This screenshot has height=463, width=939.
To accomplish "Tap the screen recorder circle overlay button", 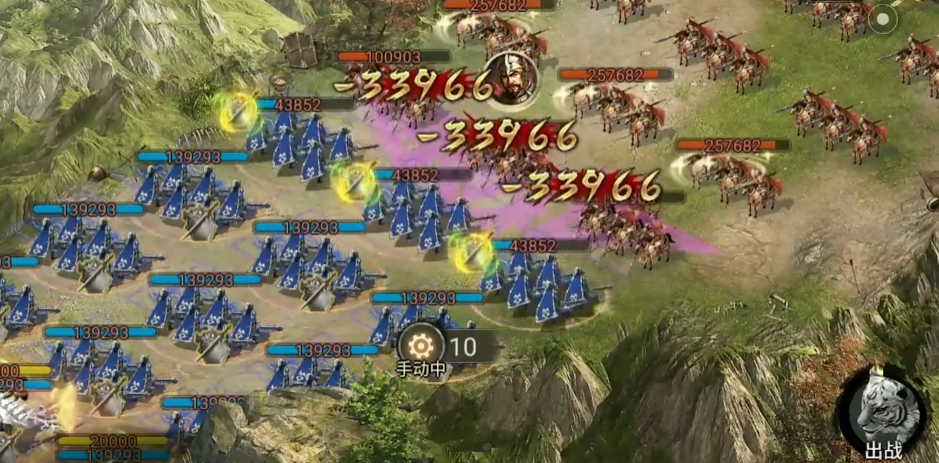I will coord(883,19).
